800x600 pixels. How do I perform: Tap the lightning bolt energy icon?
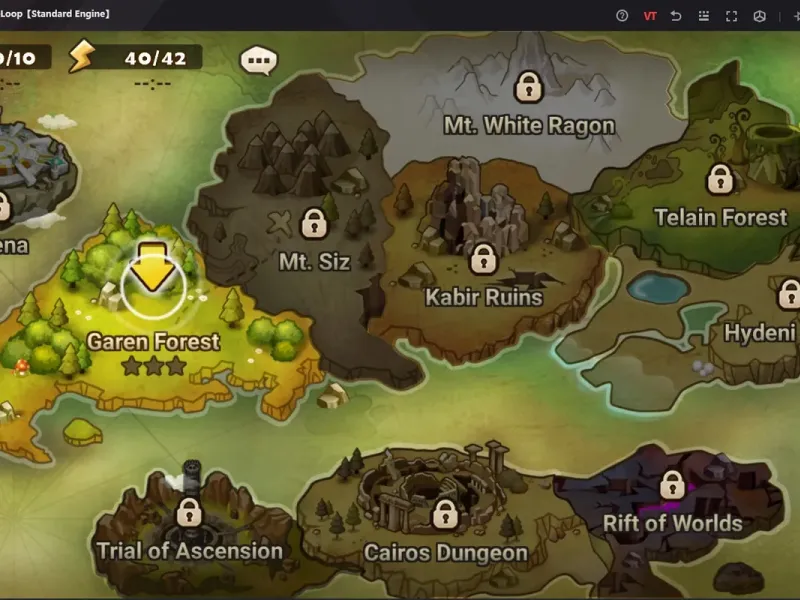tap(81, 58)
